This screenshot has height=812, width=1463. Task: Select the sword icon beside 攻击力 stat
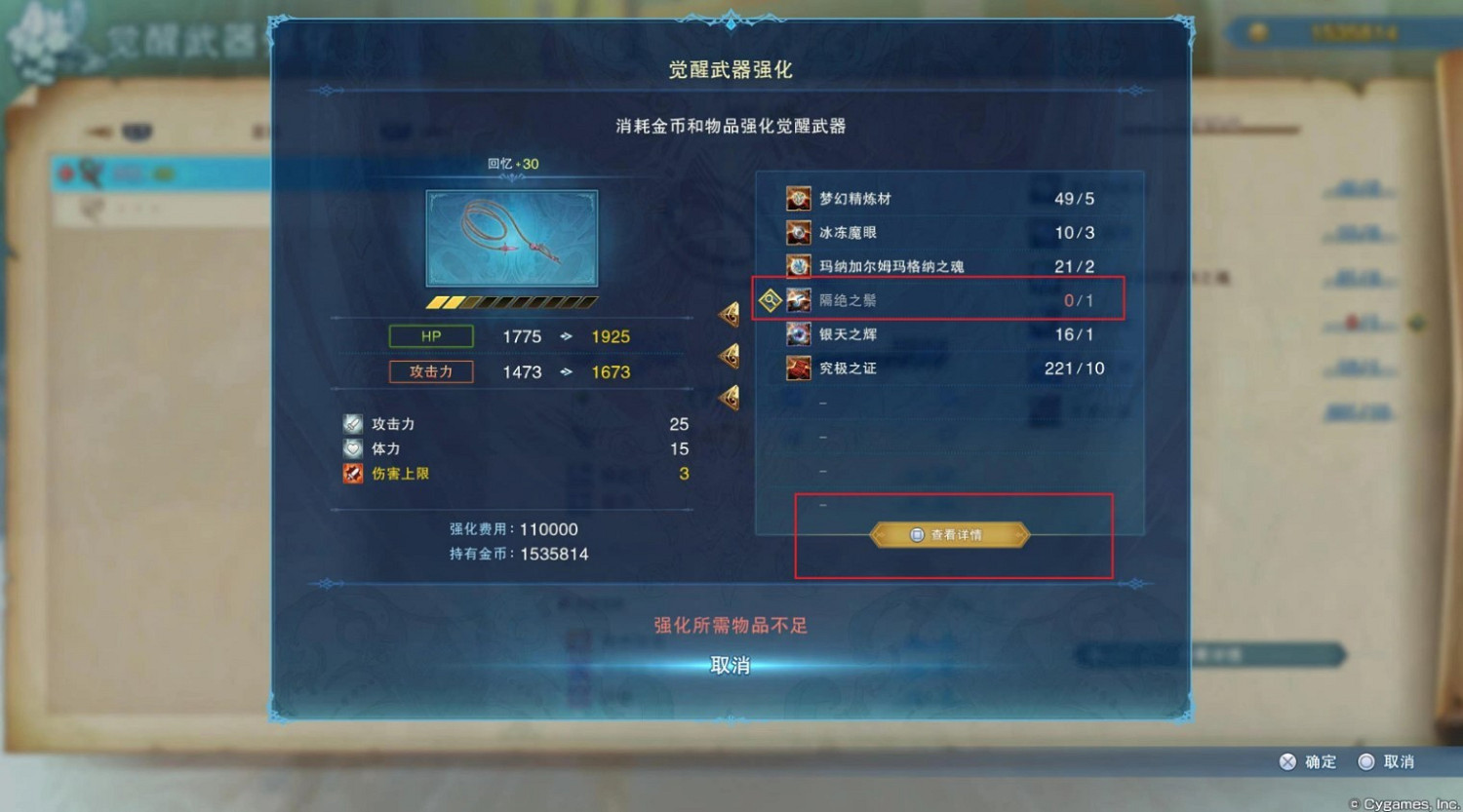pos(351,423)
